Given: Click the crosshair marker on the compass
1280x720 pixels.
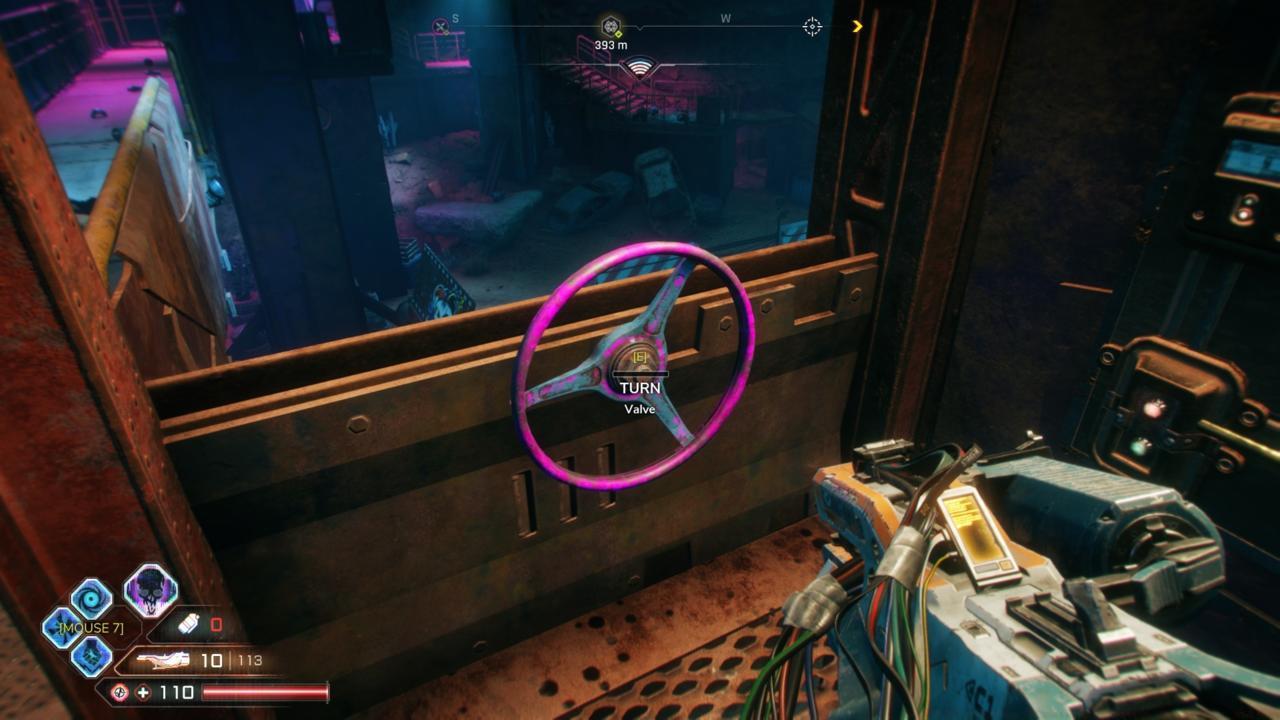Looking at the screenshot, I should 812,26.
